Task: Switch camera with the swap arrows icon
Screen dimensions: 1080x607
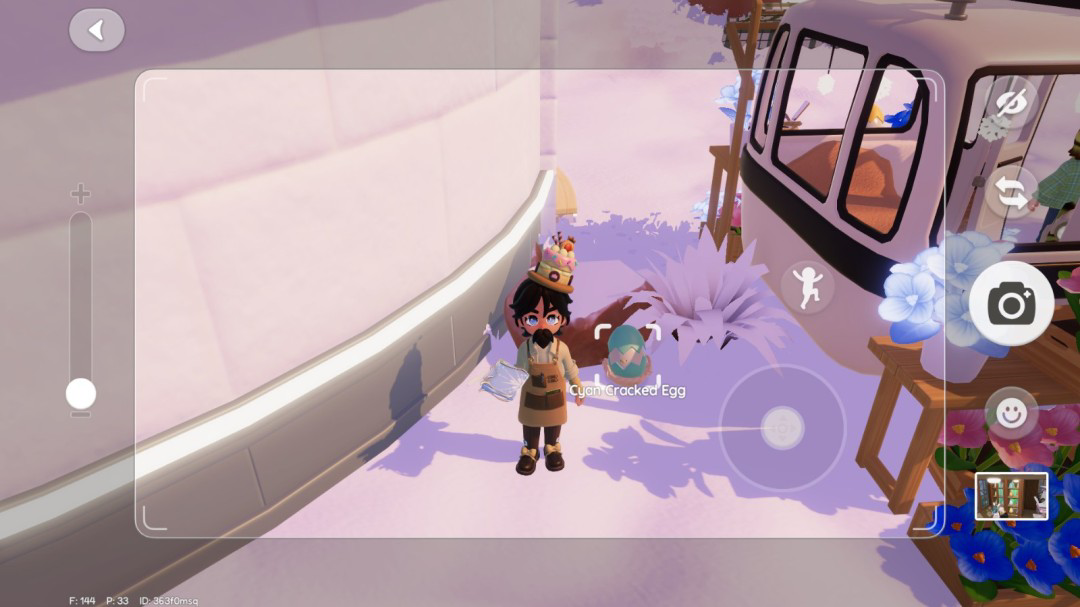Action: click(1012, 192)
